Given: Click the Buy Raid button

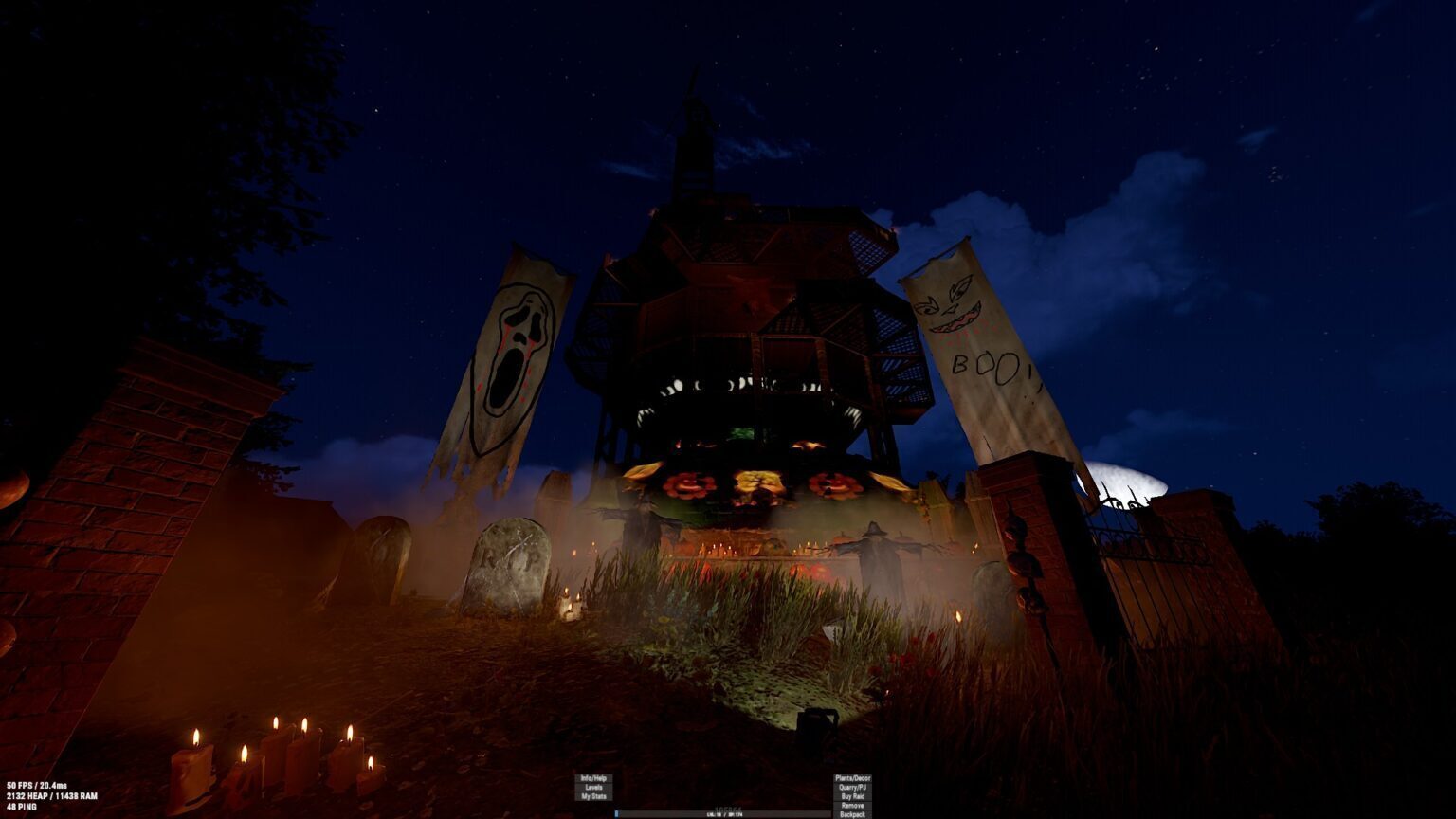Looking at the screenshot, I should coord(852,797).
